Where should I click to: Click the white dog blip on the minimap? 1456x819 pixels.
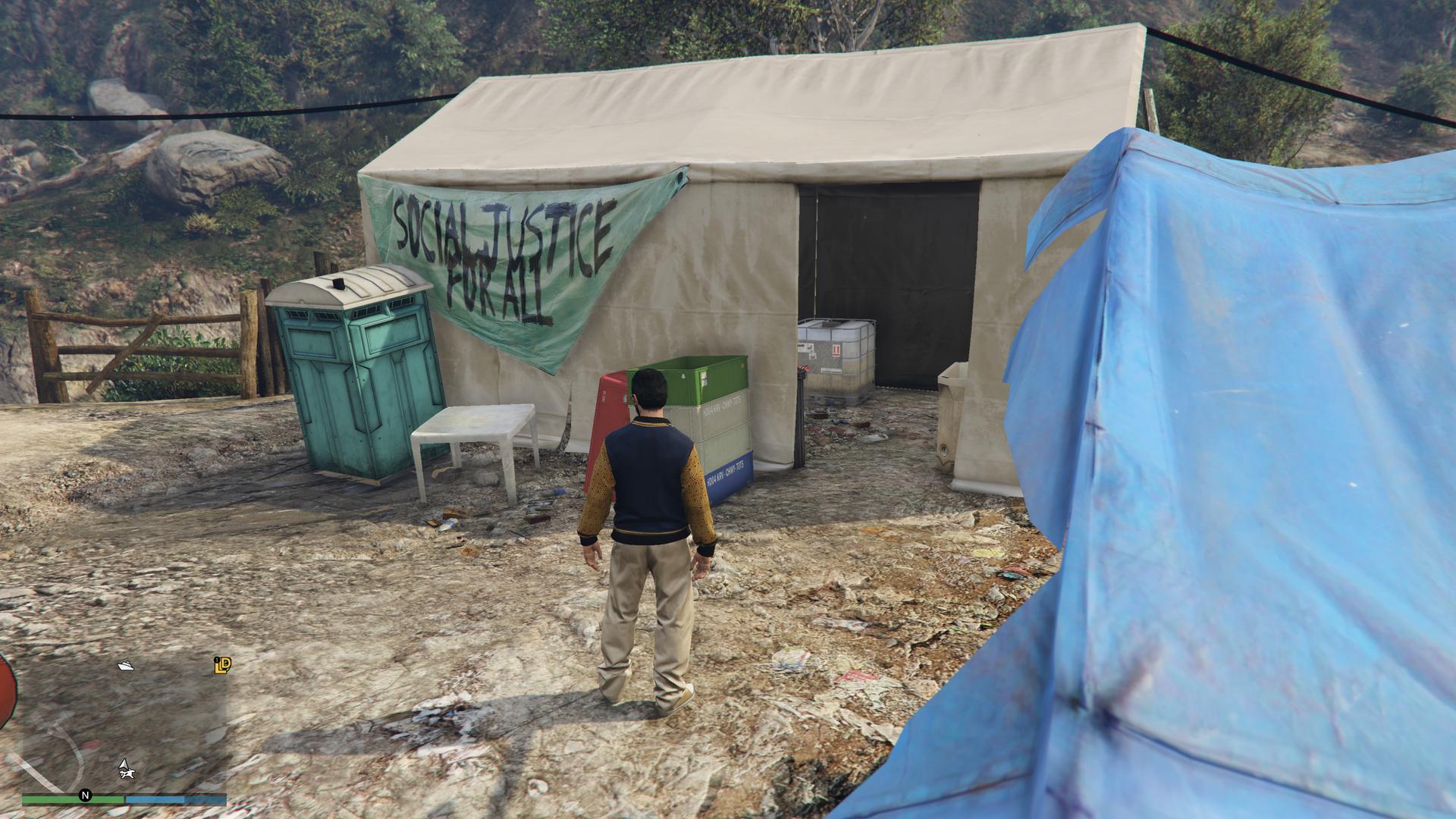pyautogui.click(x=129, y=773)
